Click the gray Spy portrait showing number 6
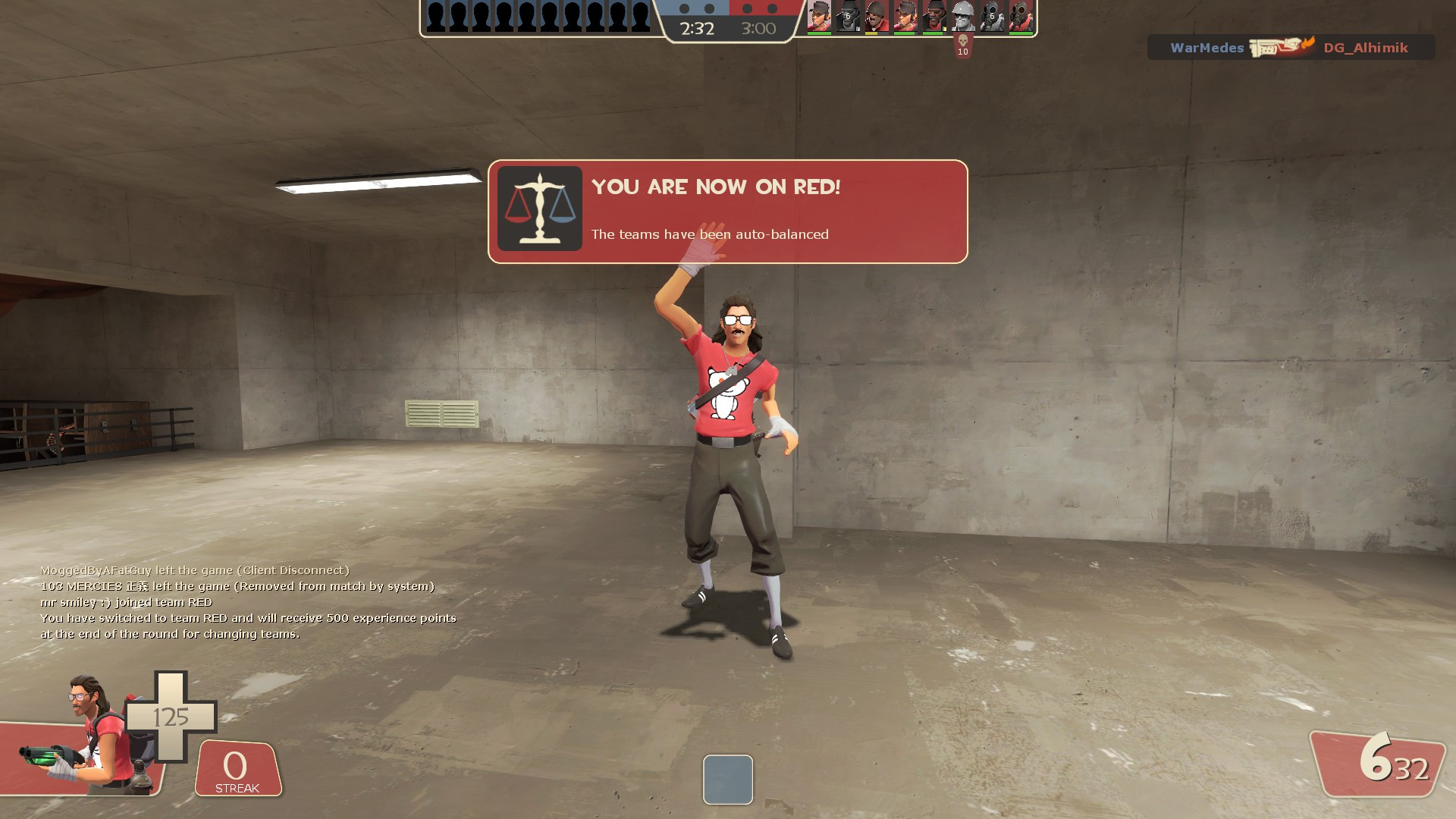1456x819 pixels. pyautogui.click(x=848, y=15)
